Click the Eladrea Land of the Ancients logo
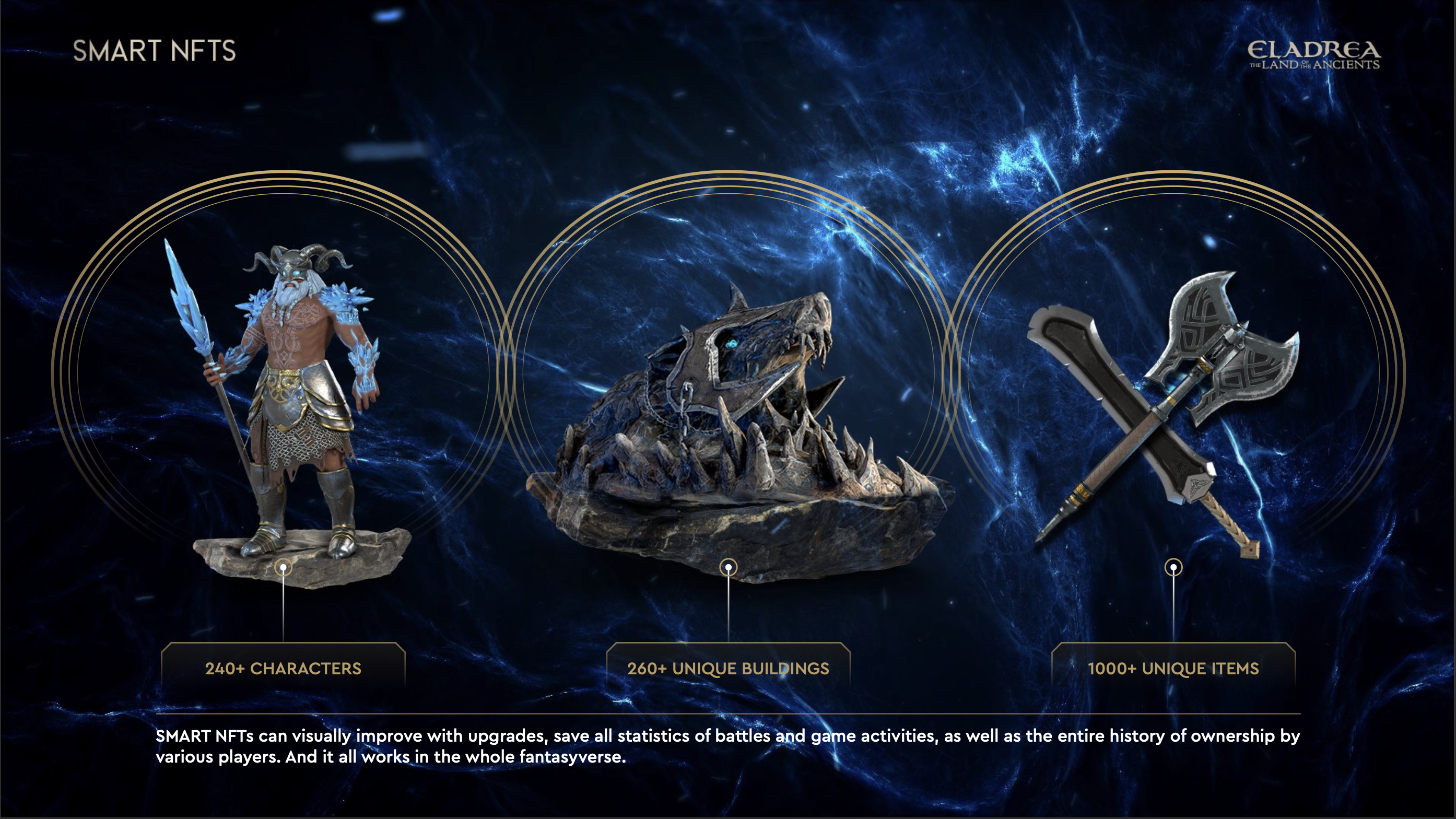The height and width of the screenshot is (819, 1456). [1313, 55]
